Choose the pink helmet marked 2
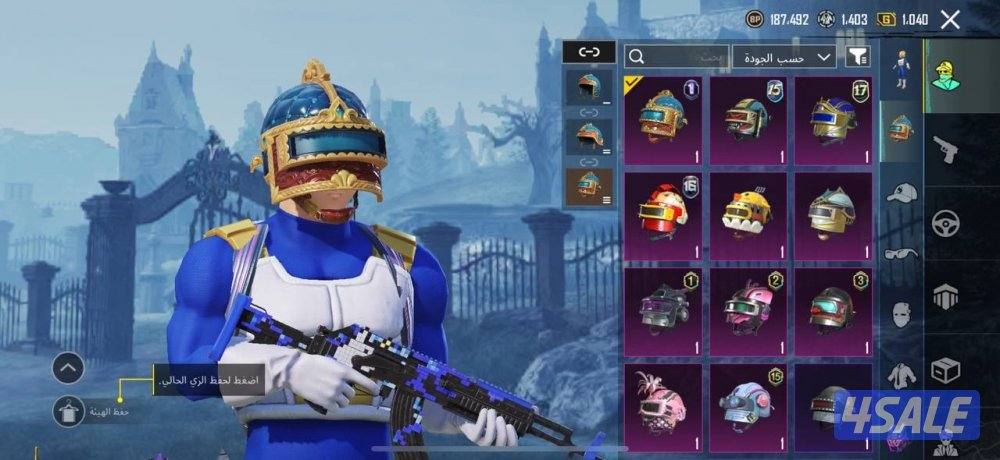1000x460 pixels. 748,310
